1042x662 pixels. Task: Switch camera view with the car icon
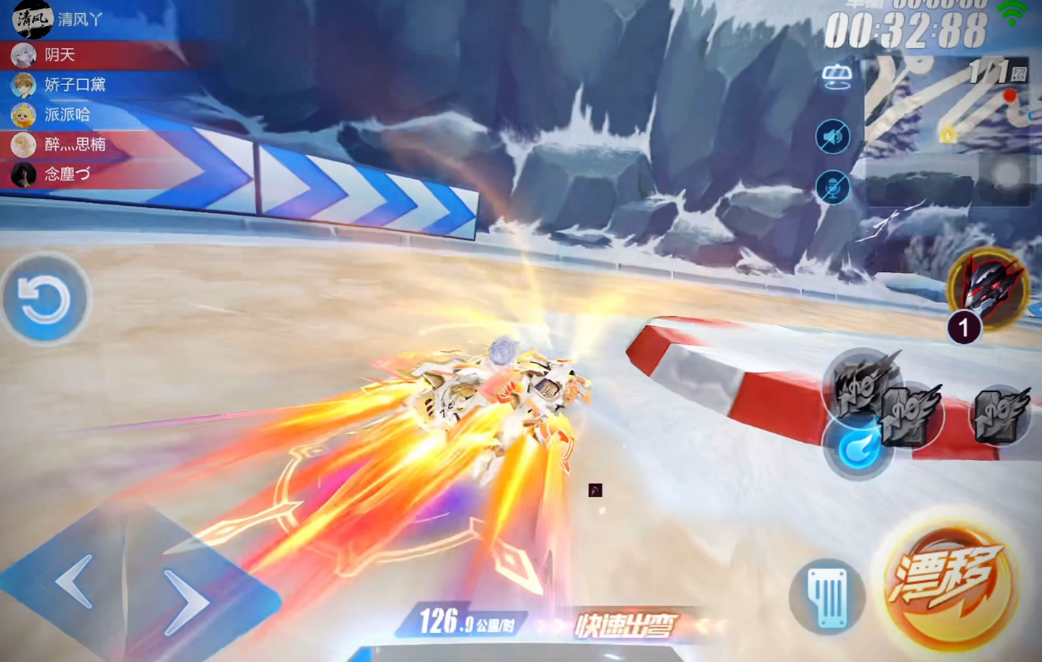[x=835, y=76]
